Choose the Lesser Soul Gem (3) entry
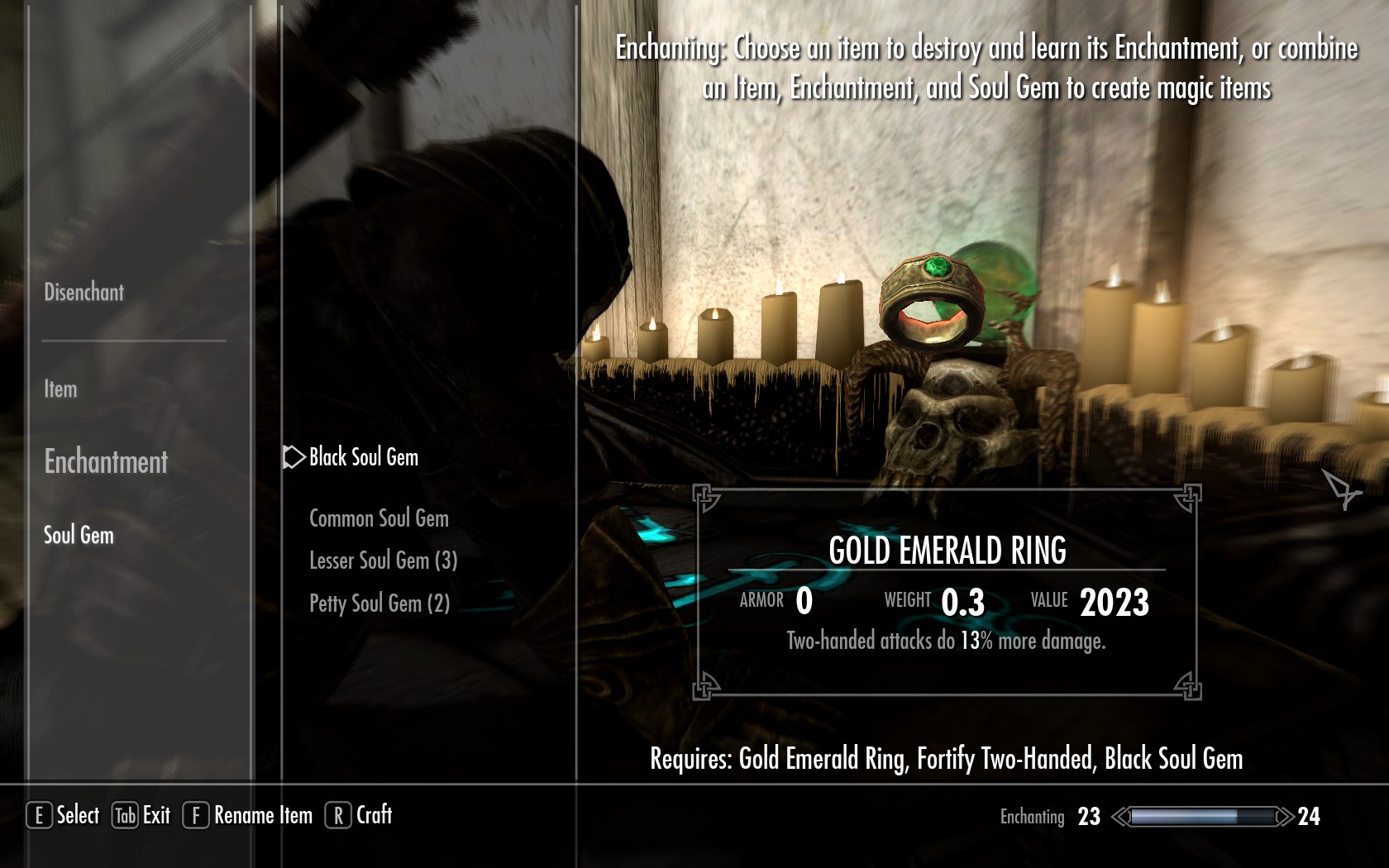This screenshot has height=868, width=1389. [383, 560]
